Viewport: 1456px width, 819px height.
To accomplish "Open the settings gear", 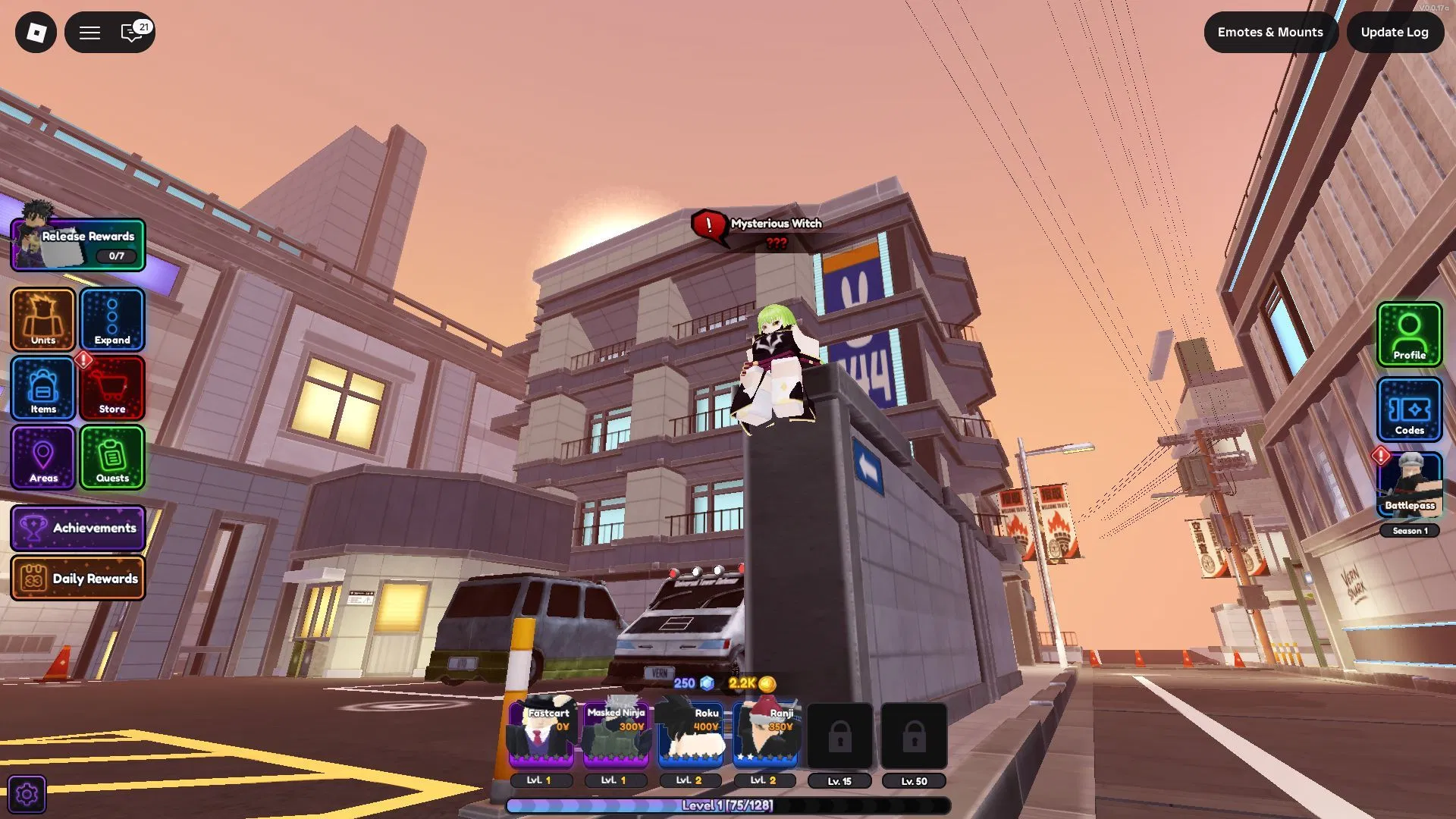I will [28, 793].
